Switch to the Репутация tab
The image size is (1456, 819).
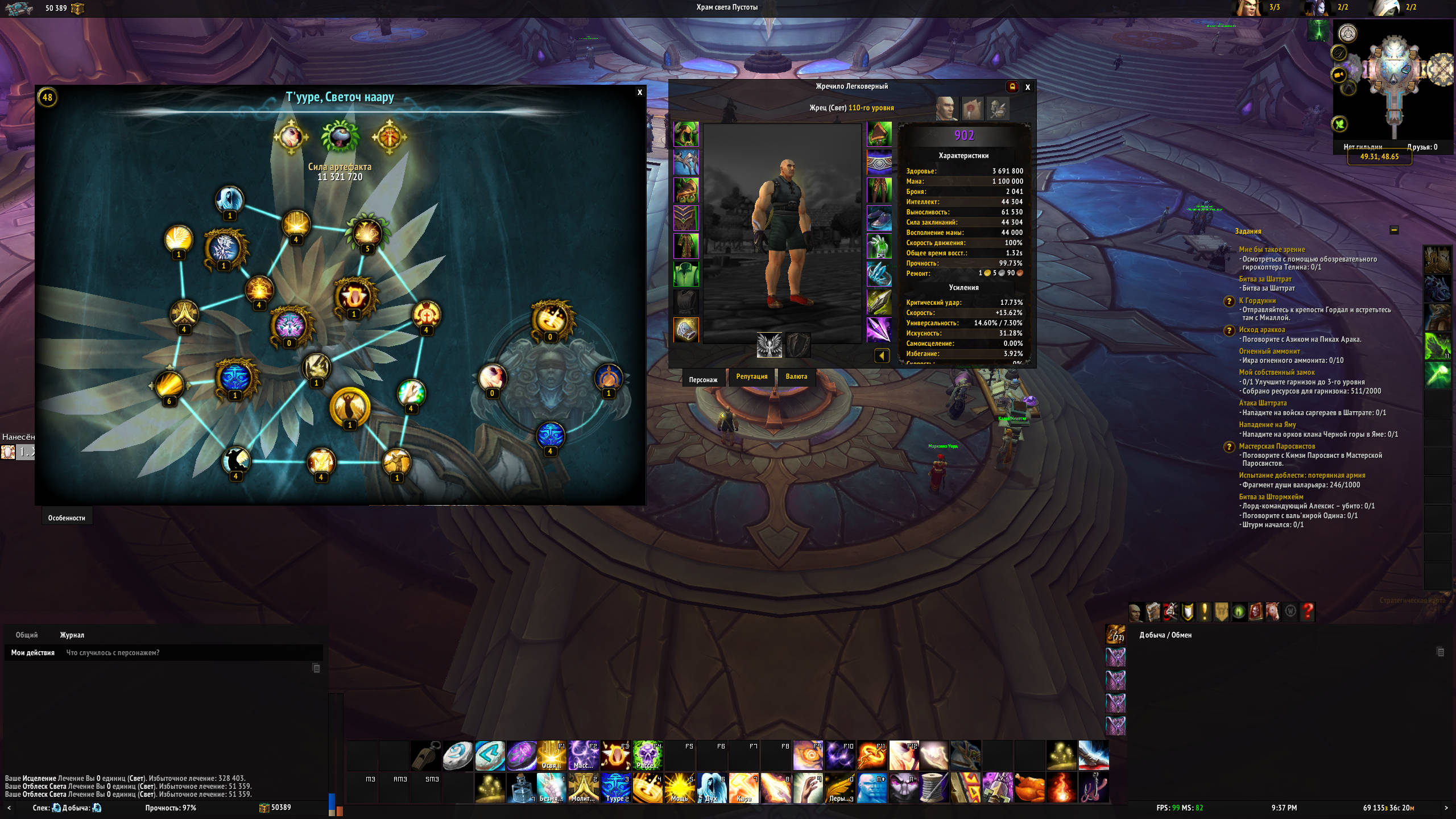pyautogui.click(x=751, y=377)
